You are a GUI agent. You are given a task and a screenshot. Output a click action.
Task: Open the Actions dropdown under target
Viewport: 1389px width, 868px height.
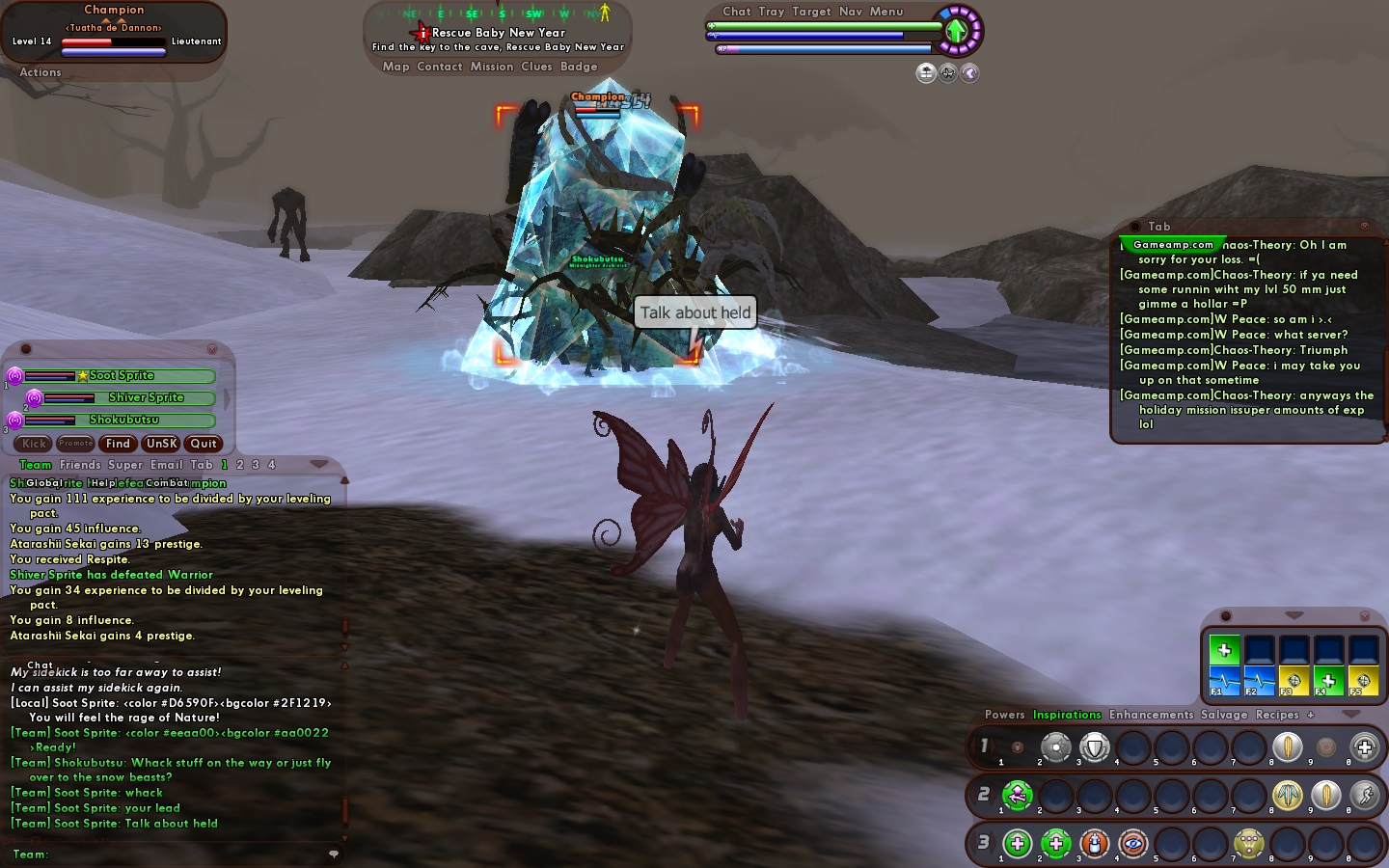[41, 72]
